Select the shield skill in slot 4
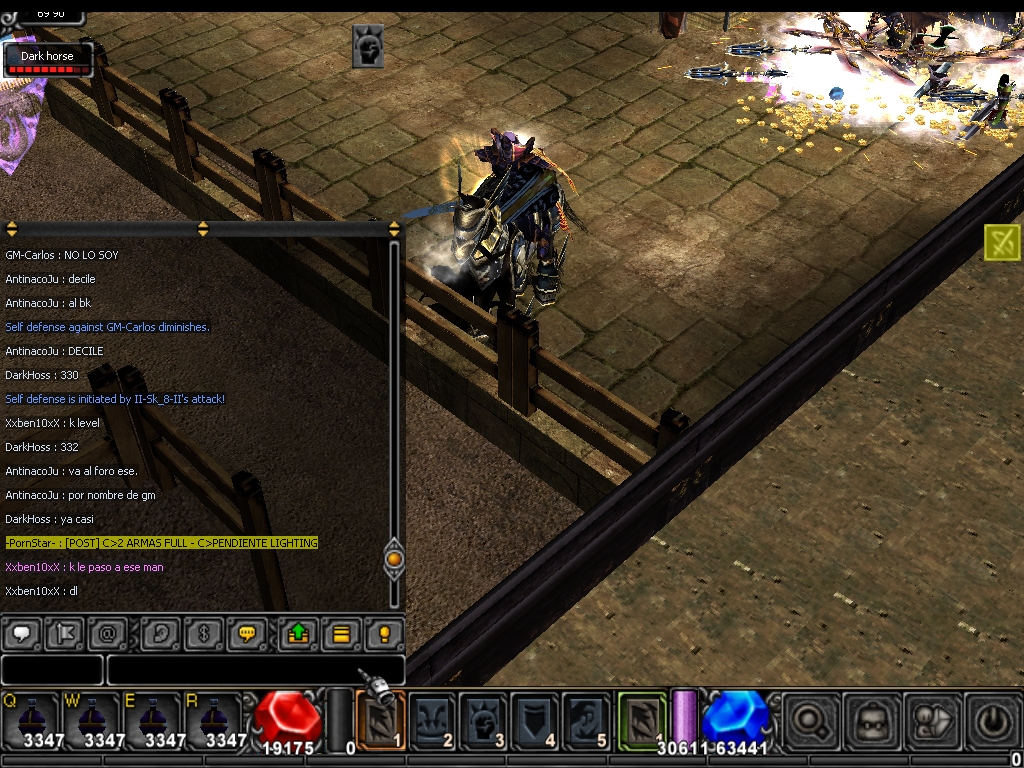The image size is (1024, 768). pyautogui.click(x=535, y=720)
